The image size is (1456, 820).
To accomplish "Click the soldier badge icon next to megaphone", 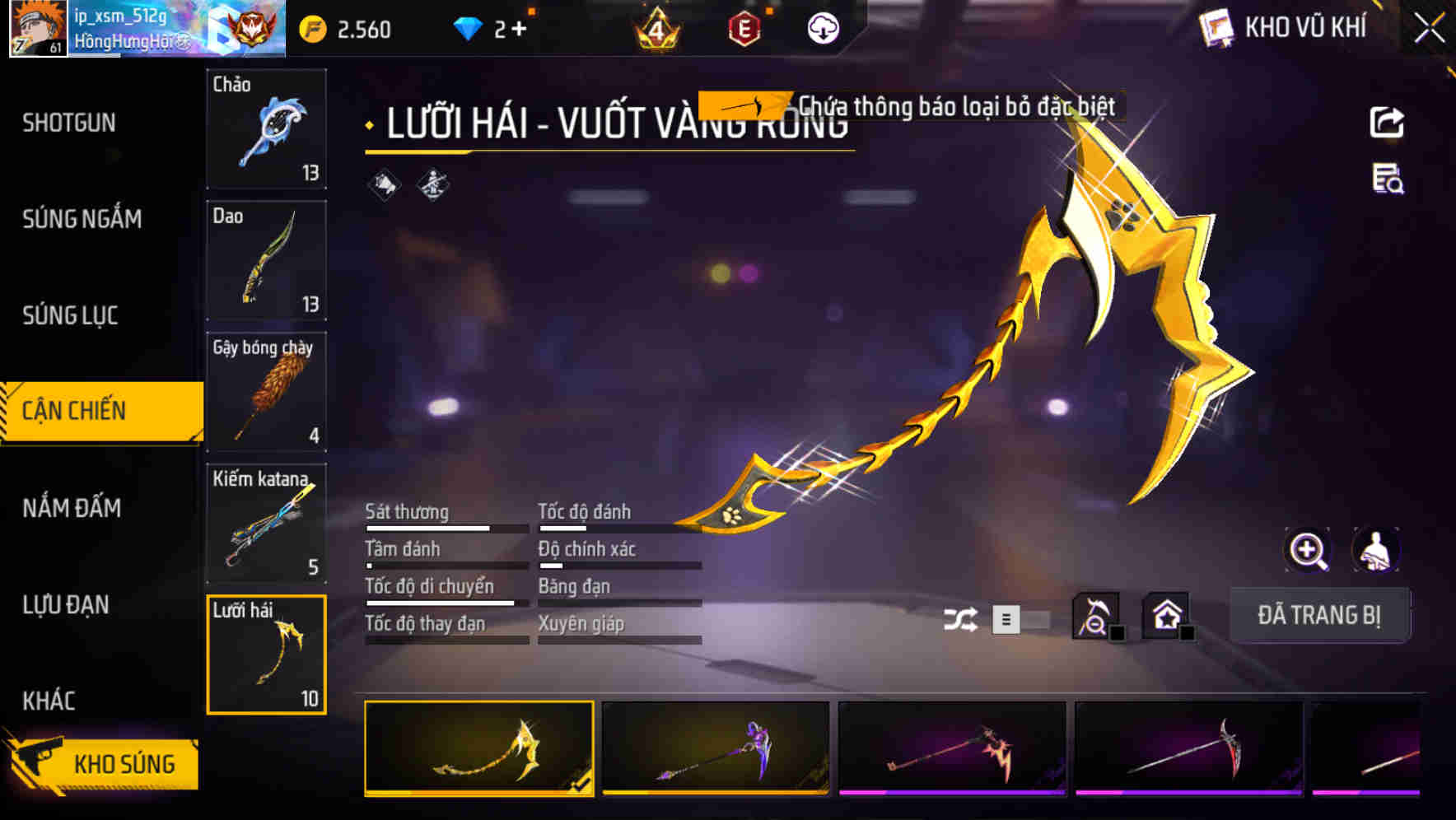I will click(432, 185).
